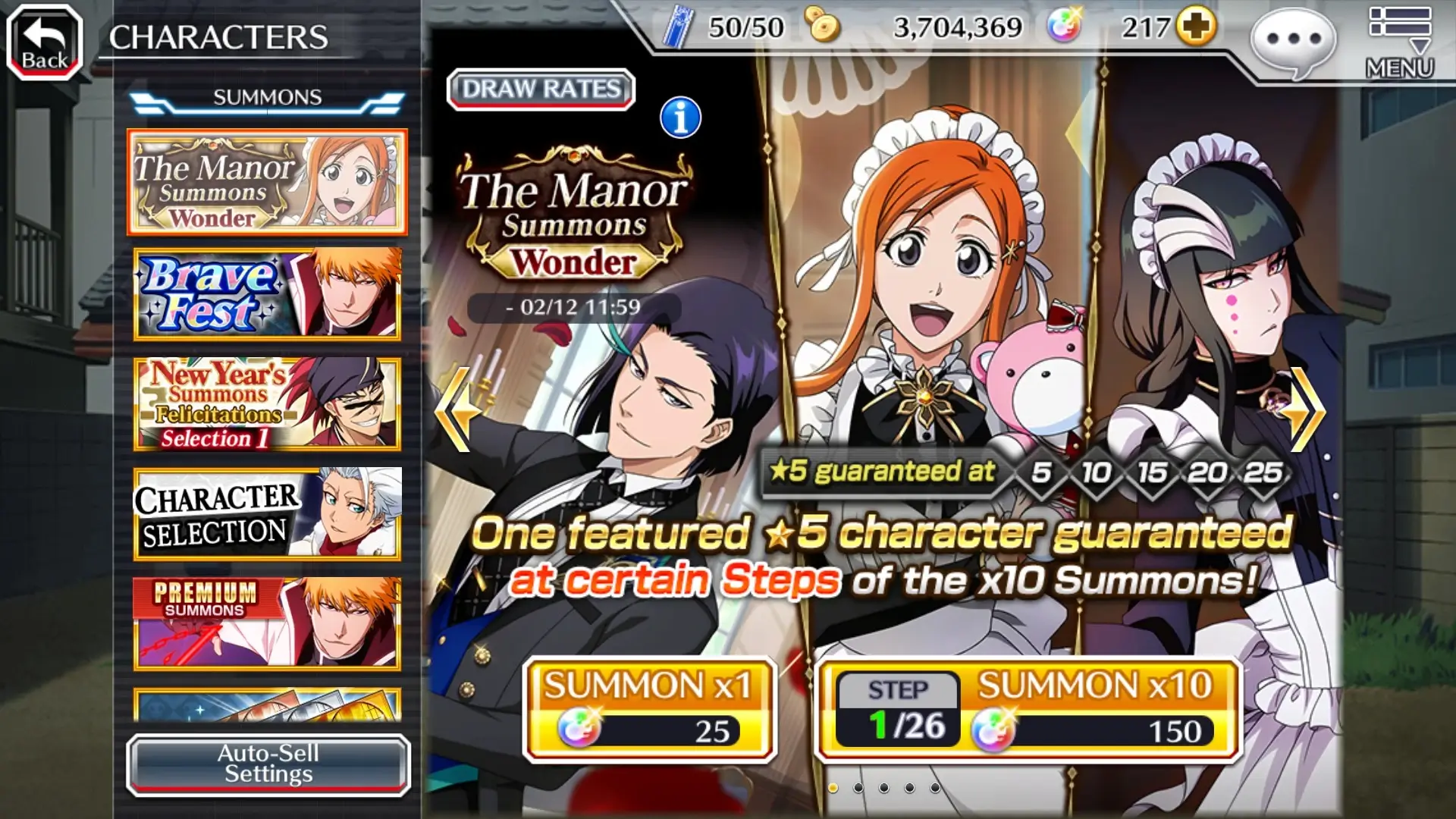Open the Character Selection banner
Screen dimensions: 1456x819
coord(266,513)
